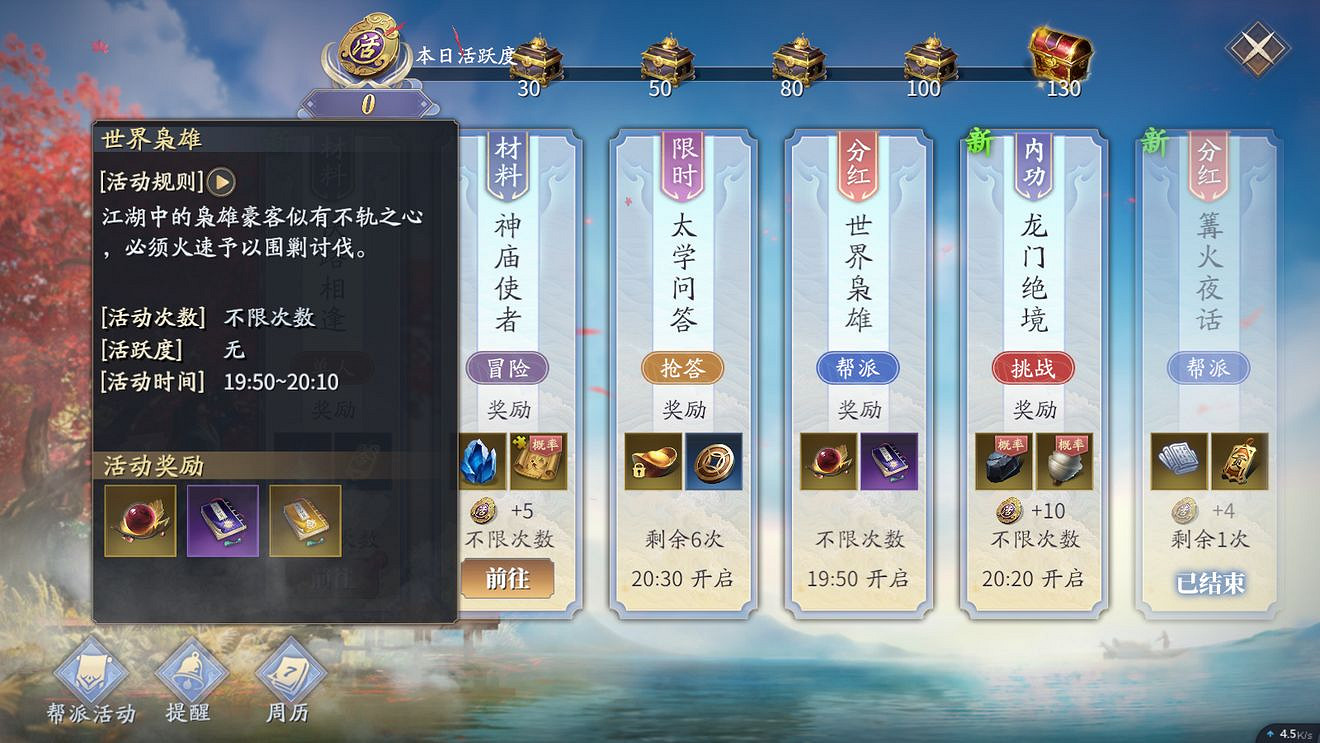Click the 帮派活动 guild activity icon
This screenshot has height=743, width=1320.
coord(88,672)
